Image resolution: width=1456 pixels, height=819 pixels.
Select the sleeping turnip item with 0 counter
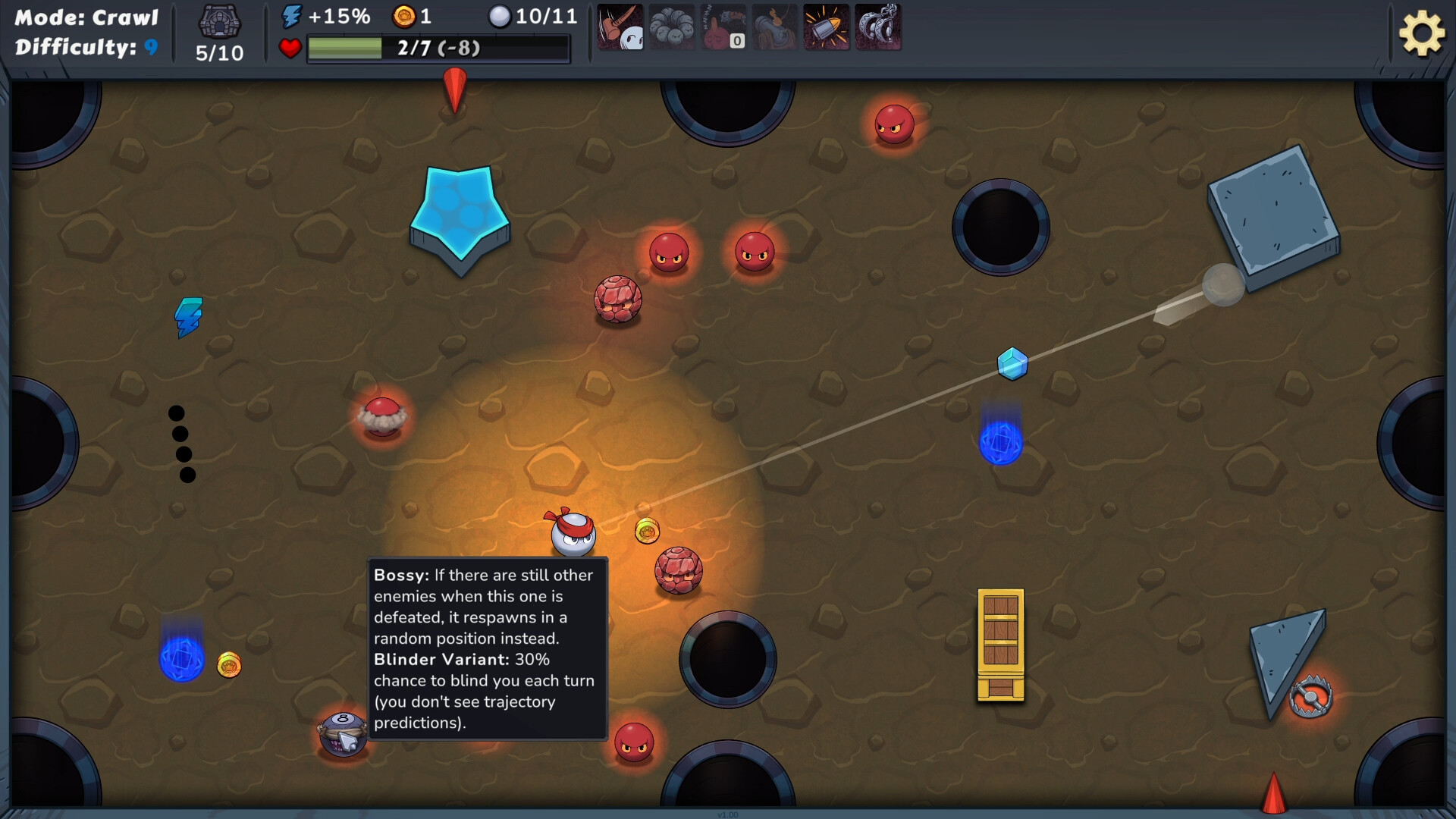coord(723,27)
